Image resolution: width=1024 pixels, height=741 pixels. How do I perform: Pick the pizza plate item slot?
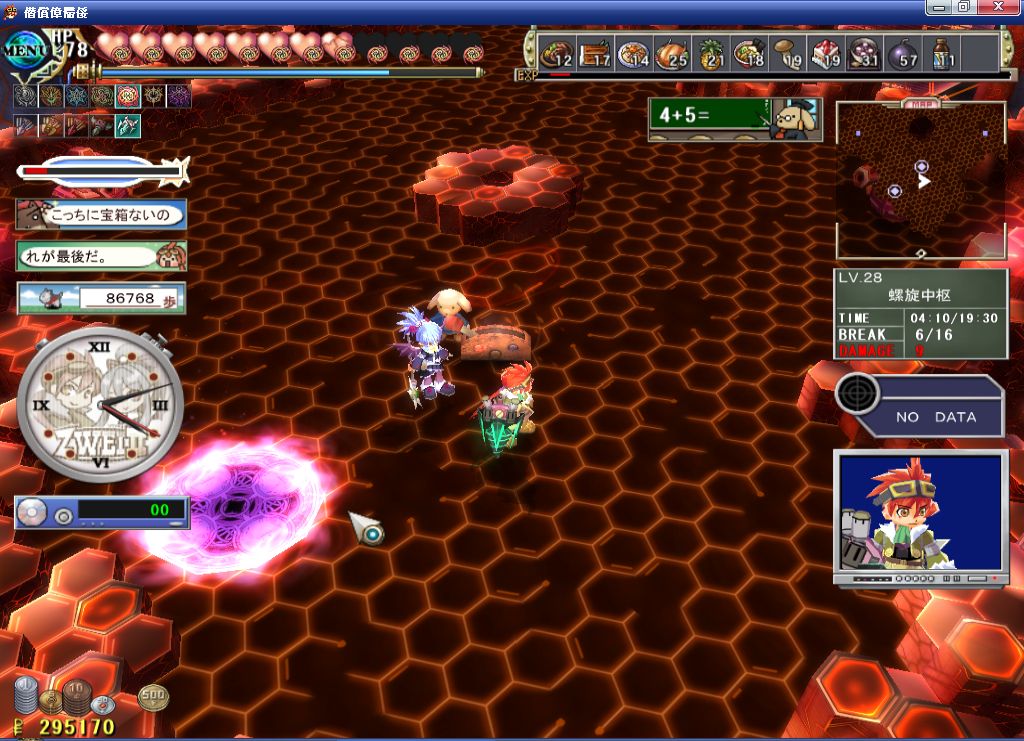(x=631, y=53)
